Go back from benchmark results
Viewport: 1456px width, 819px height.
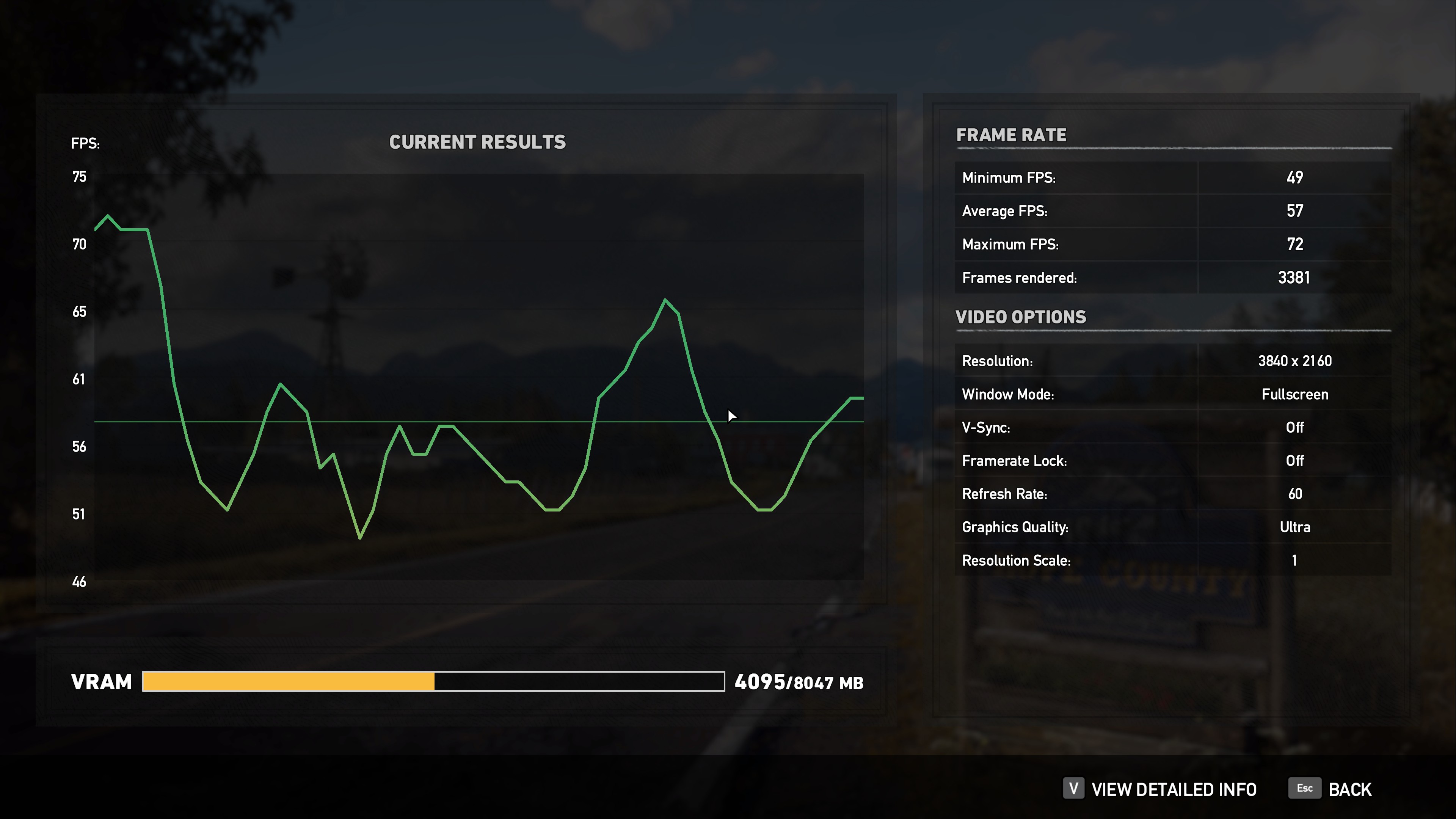tap(1349, 789)
